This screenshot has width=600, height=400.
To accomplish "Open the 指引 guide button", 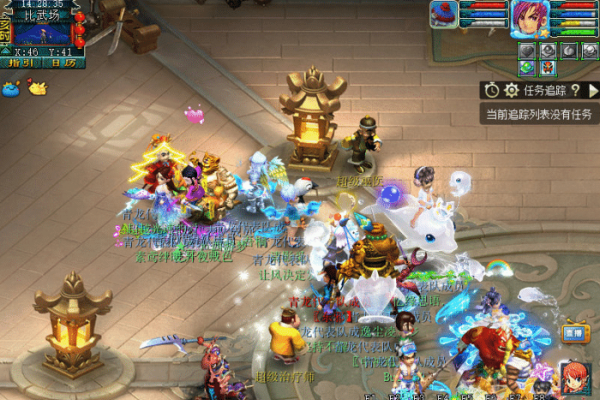I will [21, 62].
